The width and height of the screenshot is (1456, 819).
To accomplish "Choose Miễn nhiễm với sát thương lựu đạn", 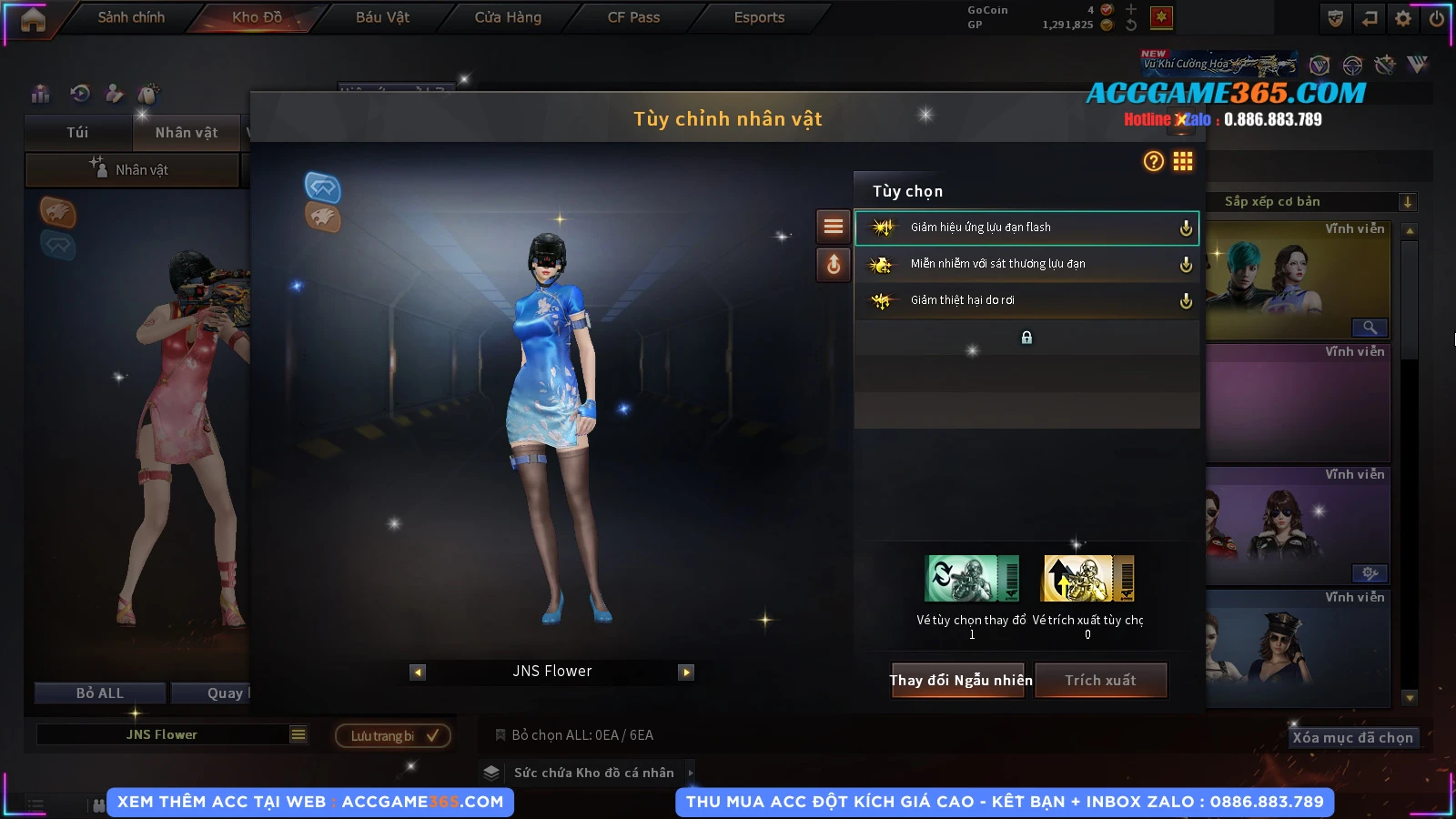I will (x=1026, y=264).
